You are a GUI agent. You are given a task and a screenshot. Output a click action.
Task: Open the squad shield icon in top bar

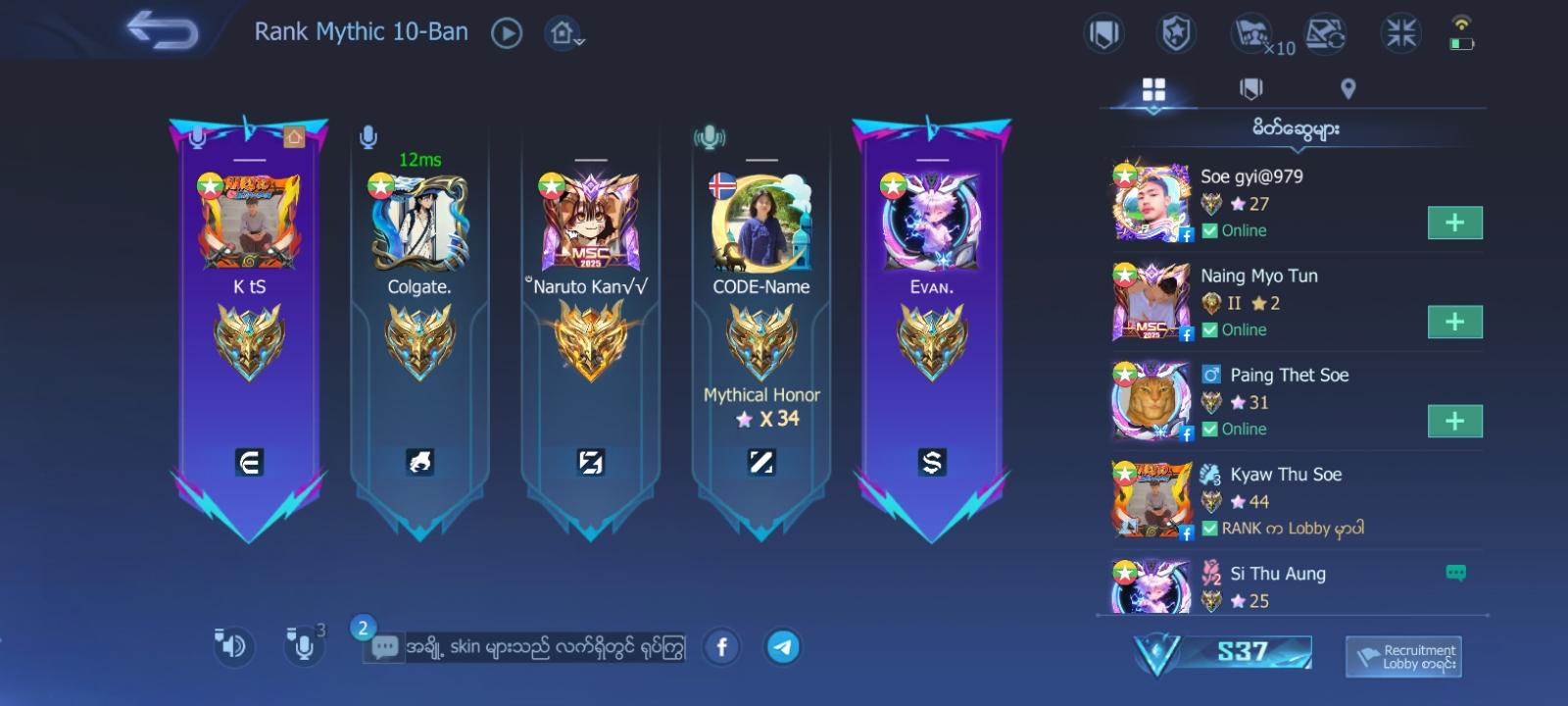tap(1103, 31)
